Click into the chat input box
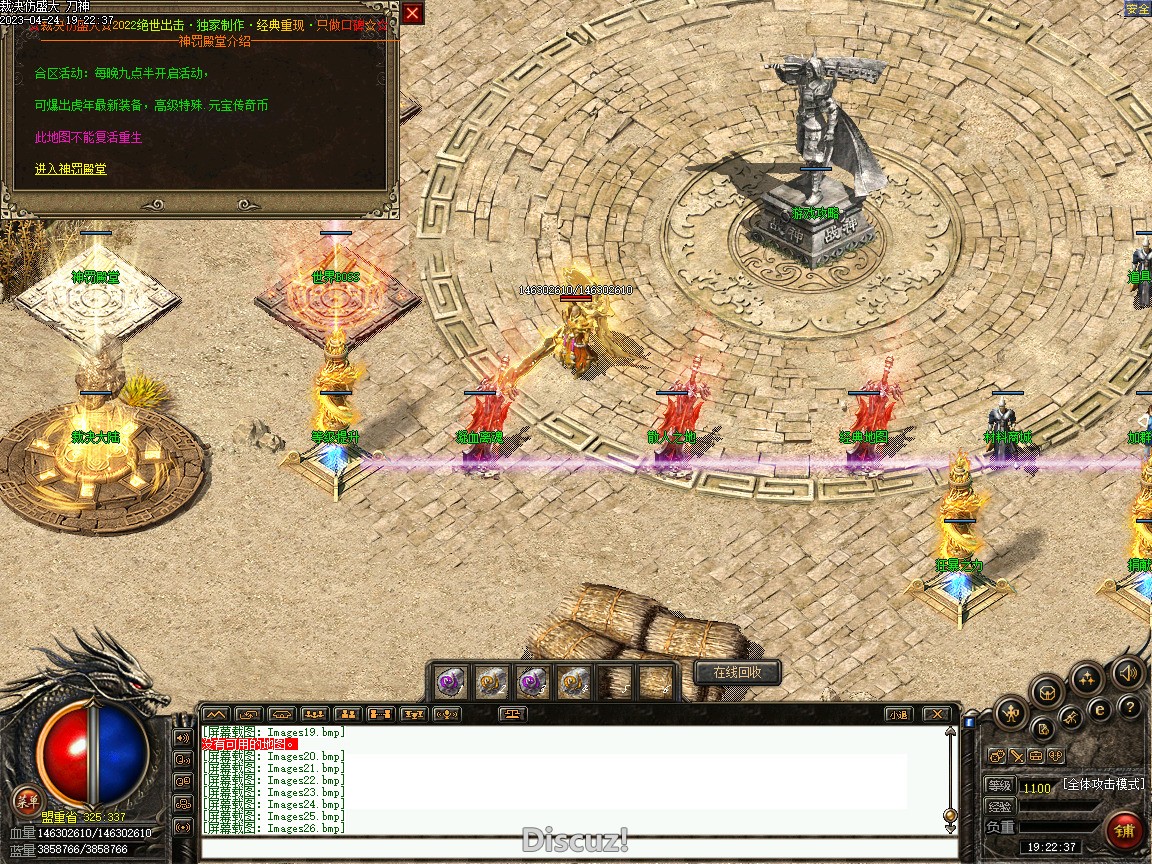Viewport: 1152px width, 864px height. point(575,848)
